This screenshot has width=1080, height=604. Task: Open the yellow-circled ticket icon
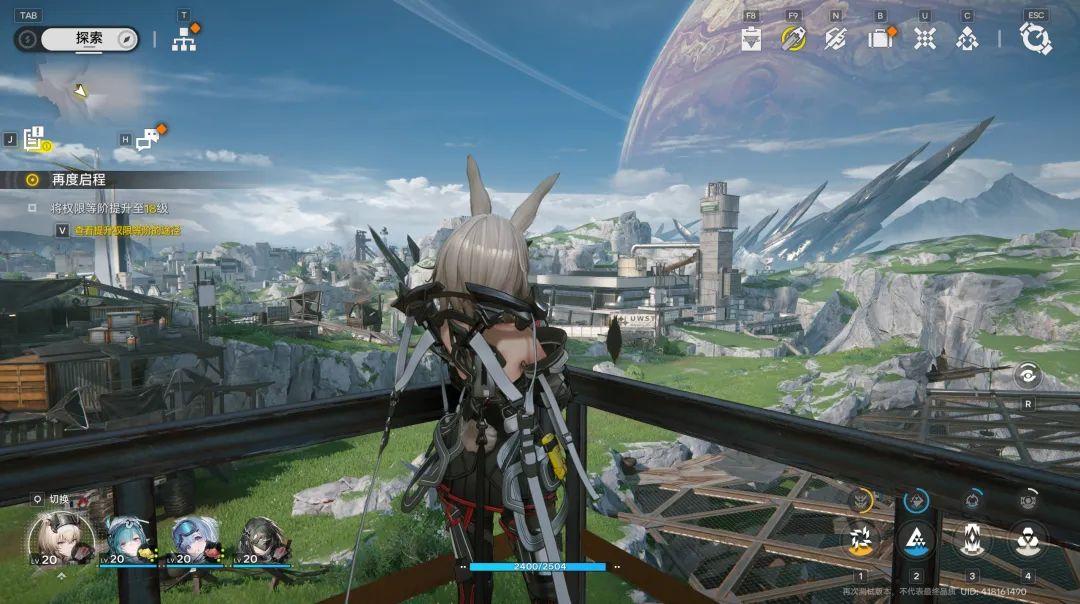pos(793,39)
